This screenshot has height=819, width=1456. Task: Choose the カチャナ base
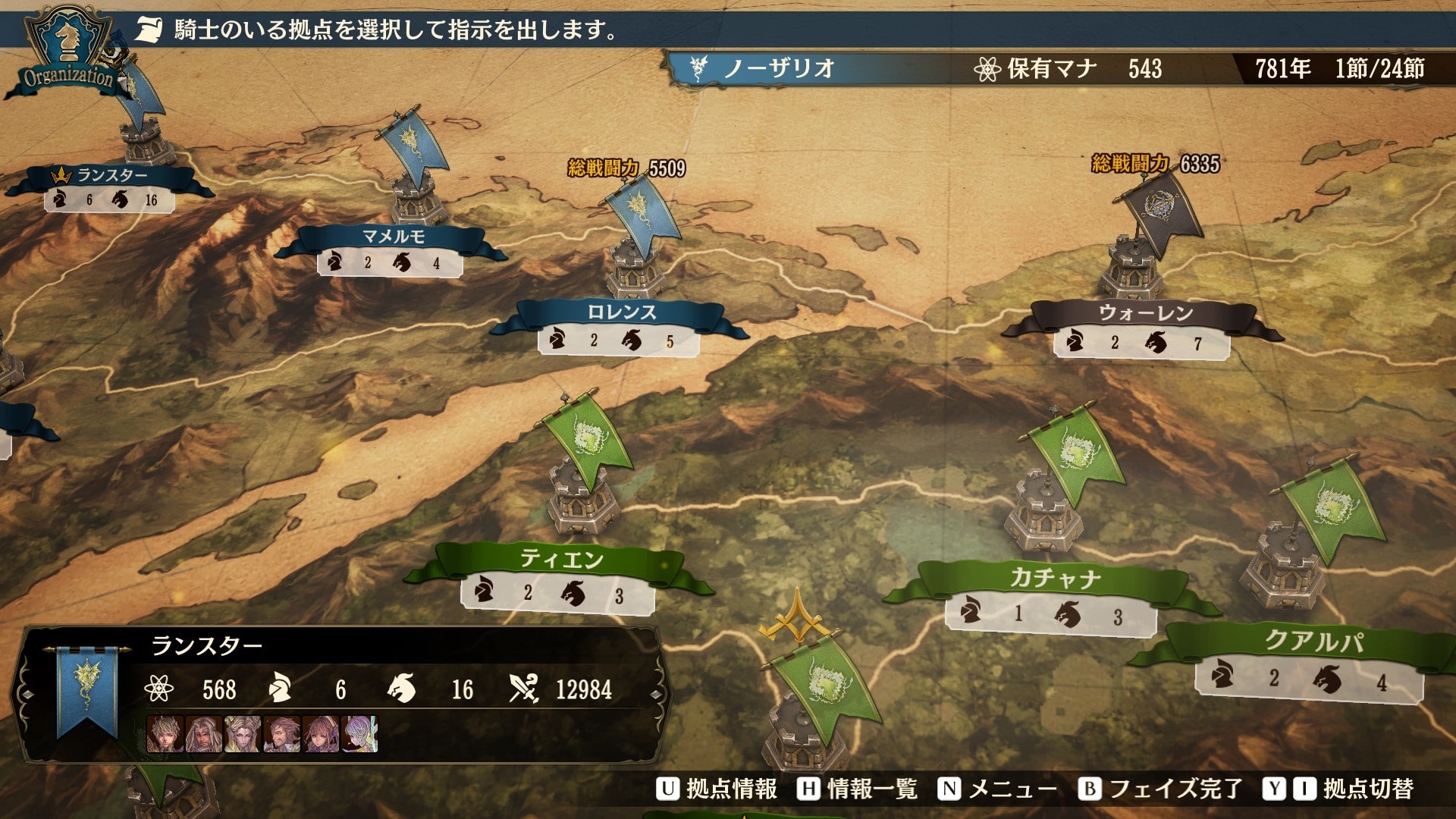pos(1054,579)
